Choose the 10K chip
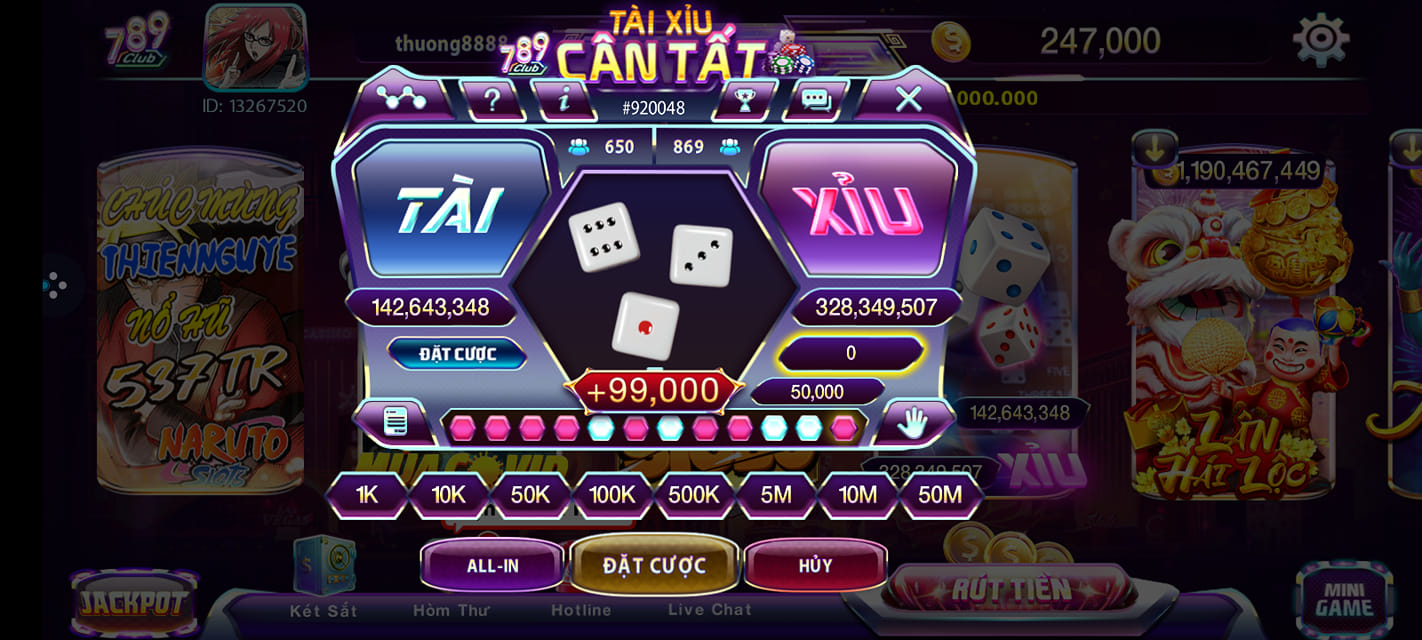1422x640 pixels. pyautogui.click(x=449, y=494)
